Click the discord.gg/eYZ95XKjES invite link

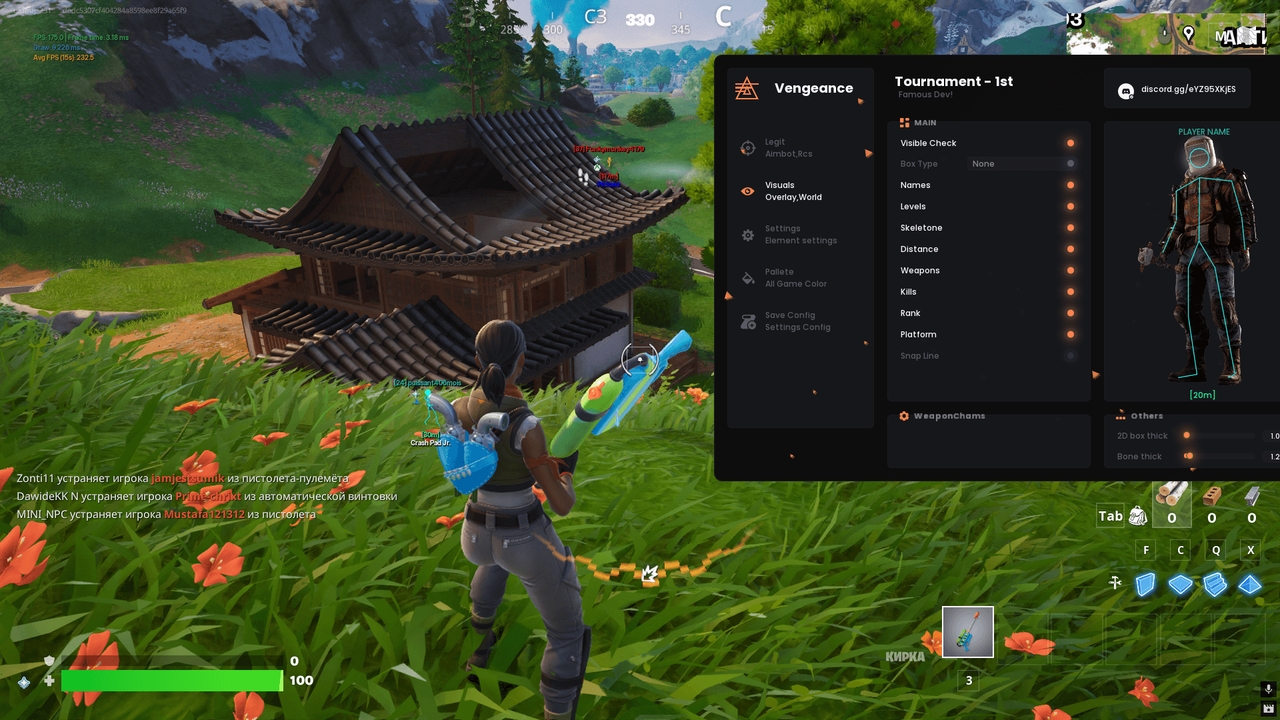click(1190, 89)
